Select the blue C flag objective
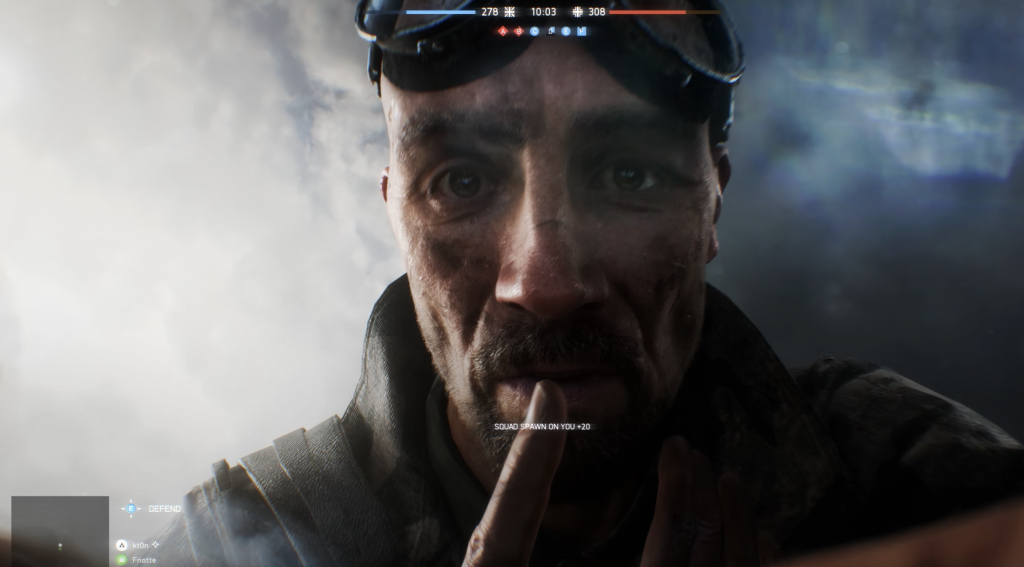 535,31
